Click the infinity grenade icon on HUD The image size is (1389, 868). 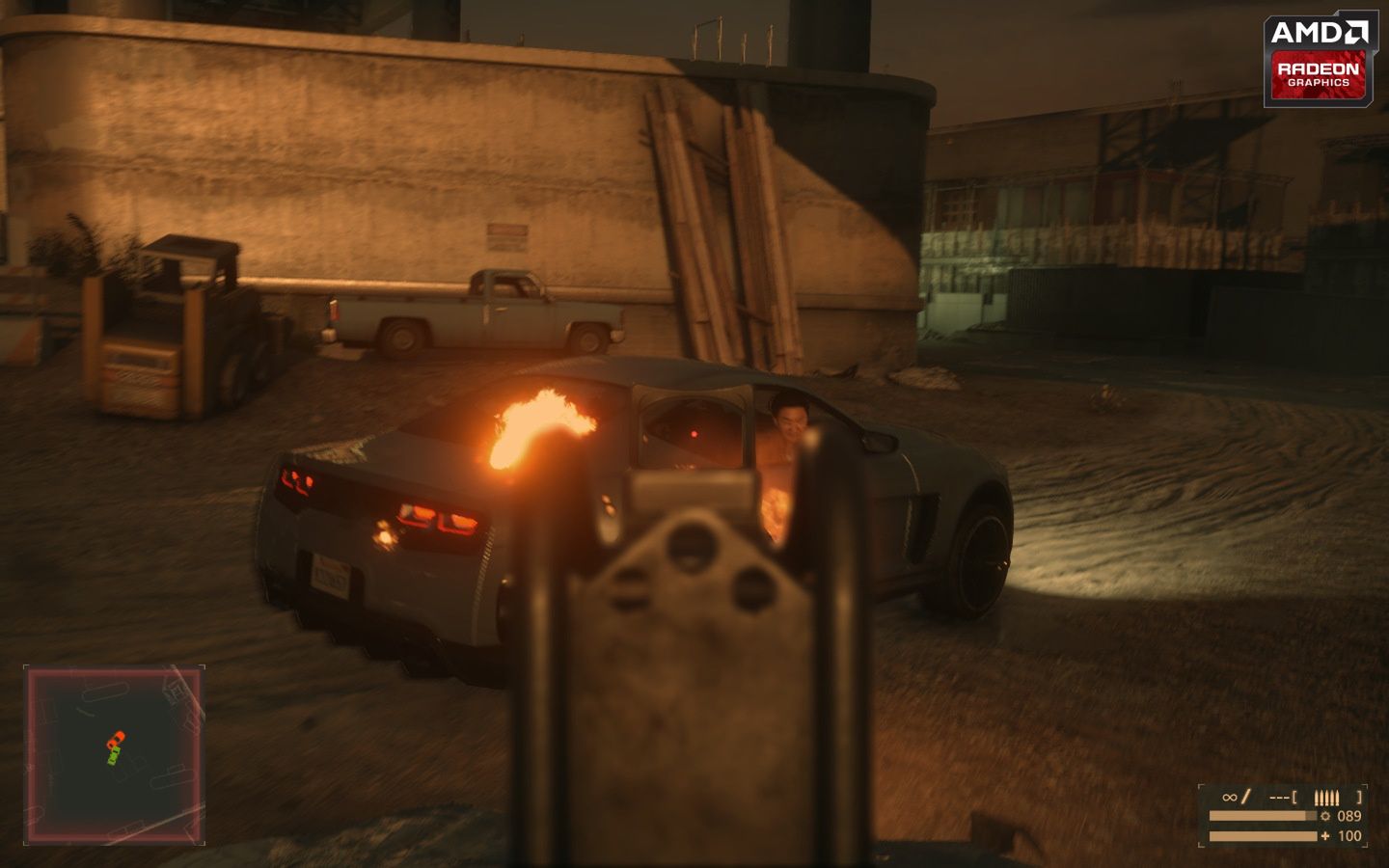1229,797
